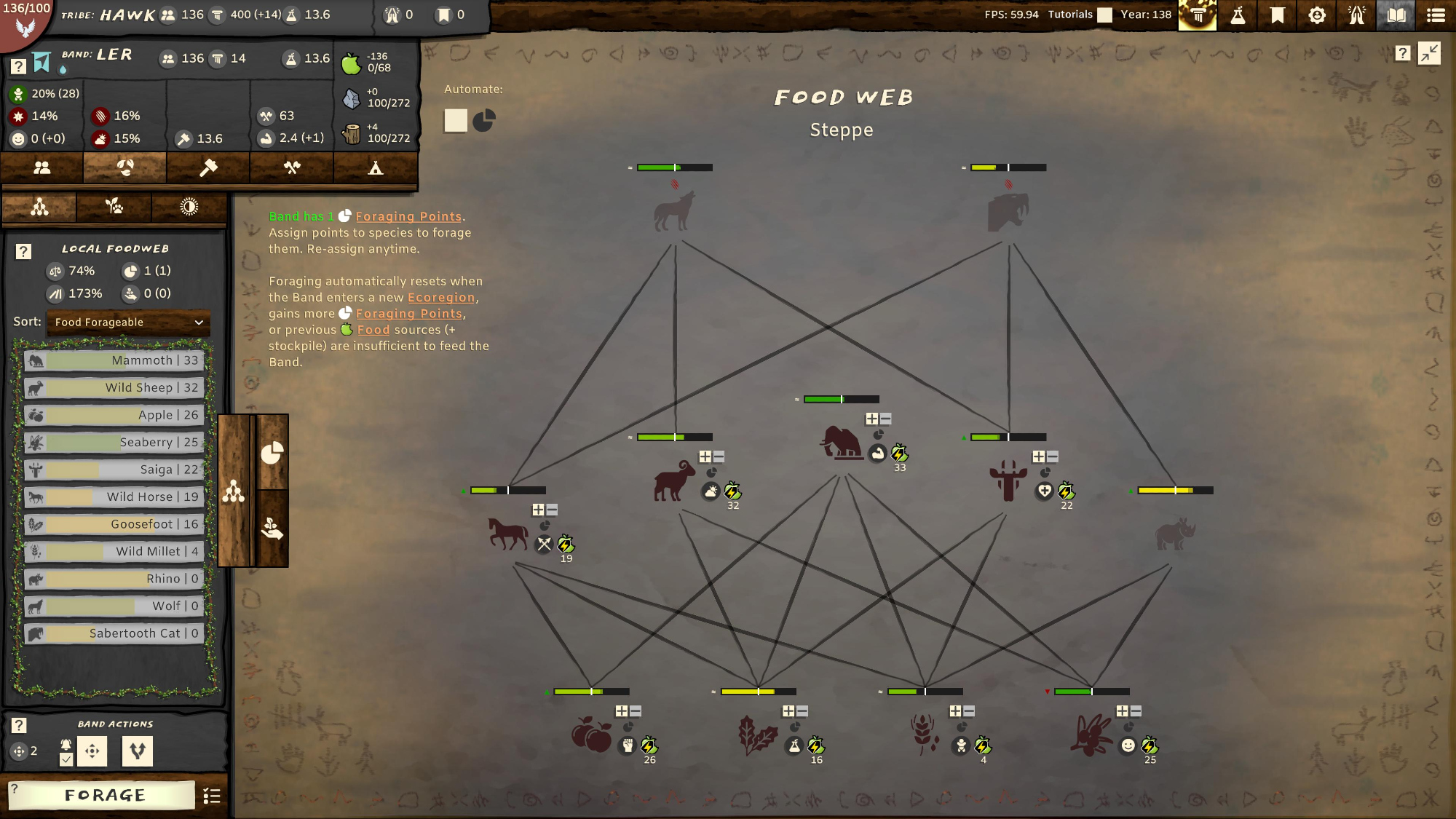Add a foraging point to Mammoth
This screenshot has height=819, width=1456.
click(x=871, y=419)
